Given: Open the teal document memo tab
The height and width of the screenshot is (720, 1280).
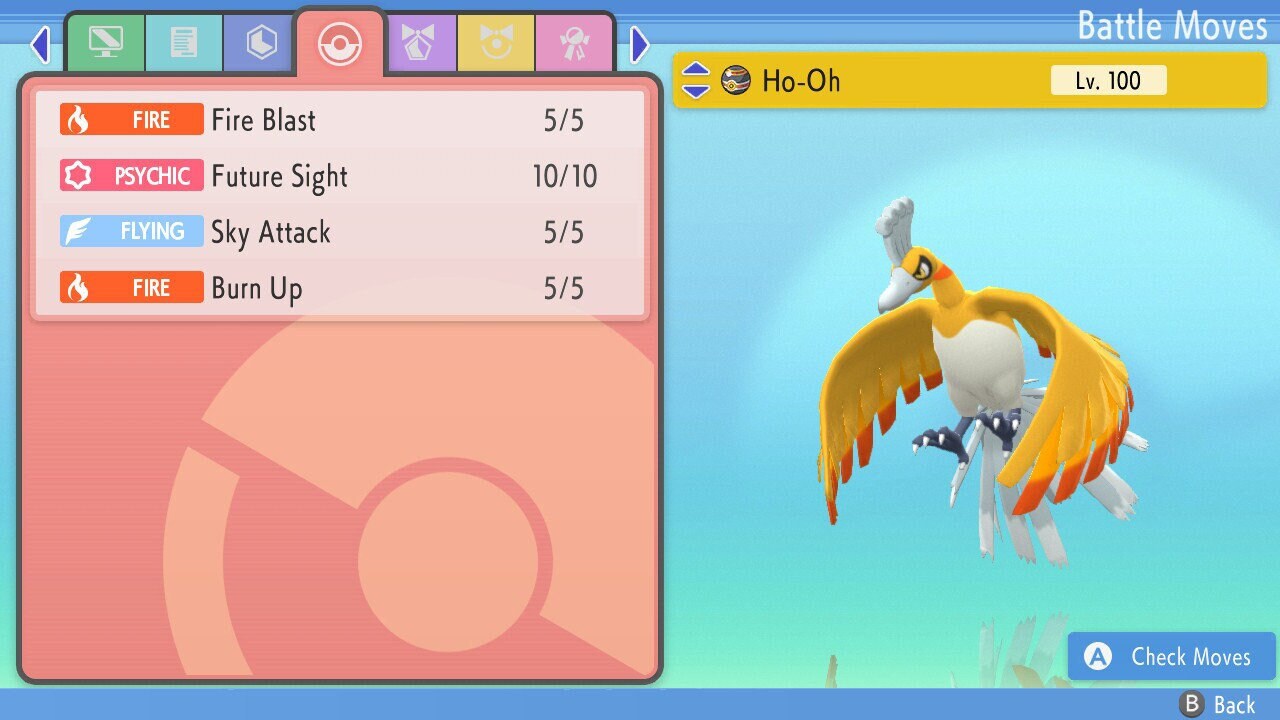Looking at the screenshot, I should click(183, 43).
